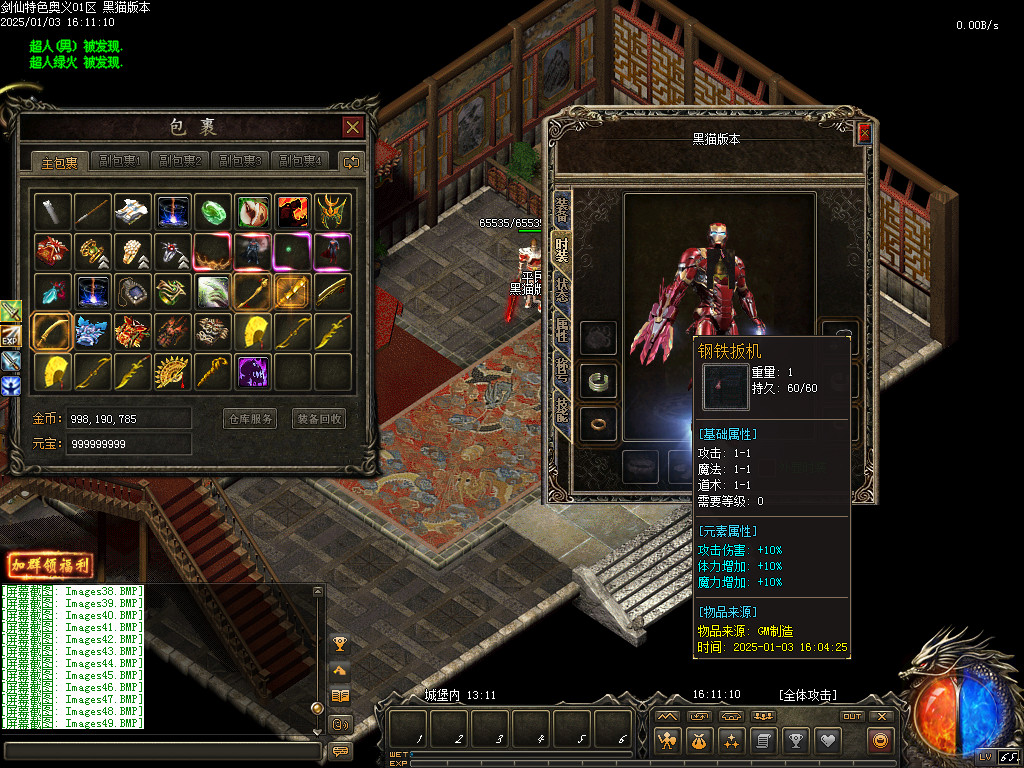The height and width of the screenshot is (768, 1024).
Task: Select the 副包裹4 bag tab
Action: point(301,161)
